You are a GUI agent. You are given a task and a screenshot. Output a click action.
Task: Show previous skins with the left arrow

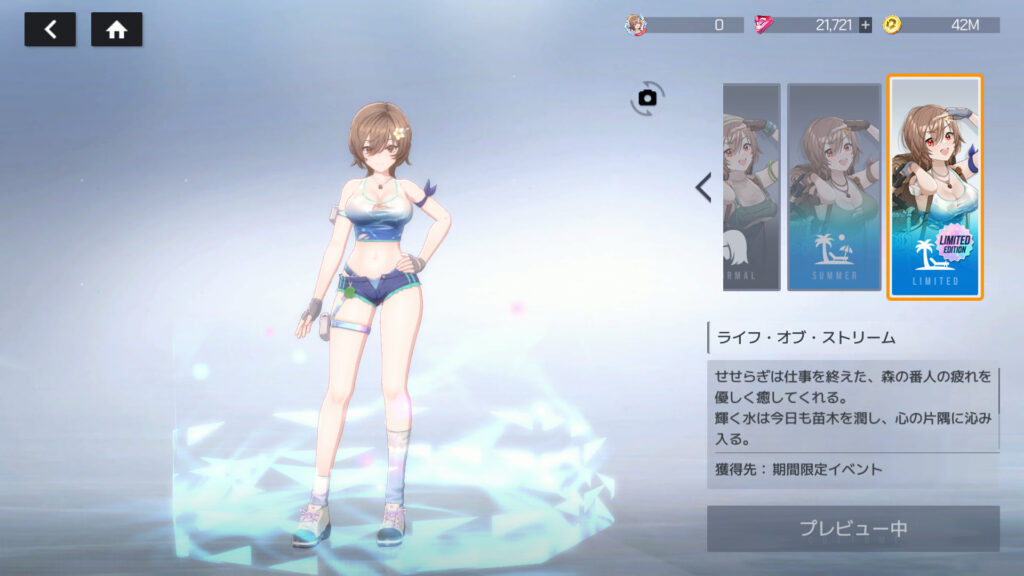click(x=703, y=187)
